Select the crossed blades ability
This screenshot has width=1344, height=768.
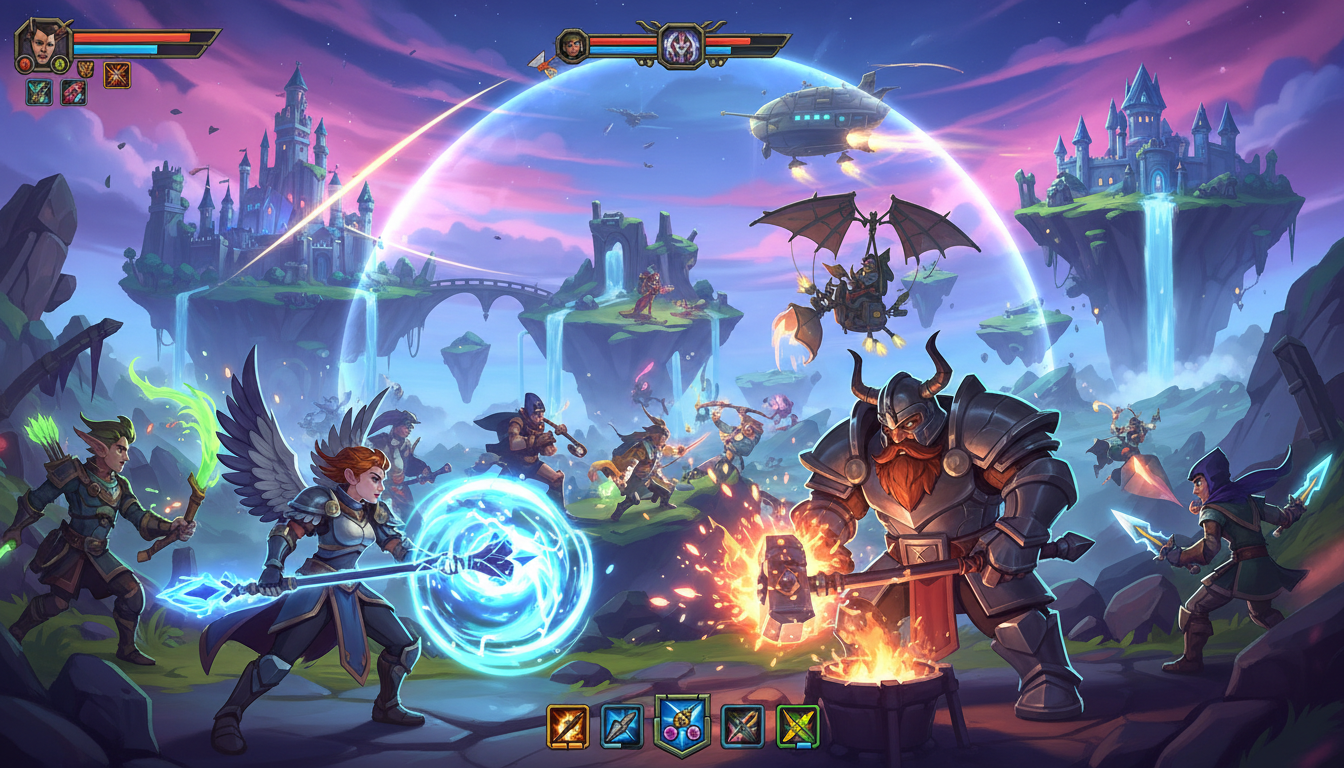click(742, 725)
